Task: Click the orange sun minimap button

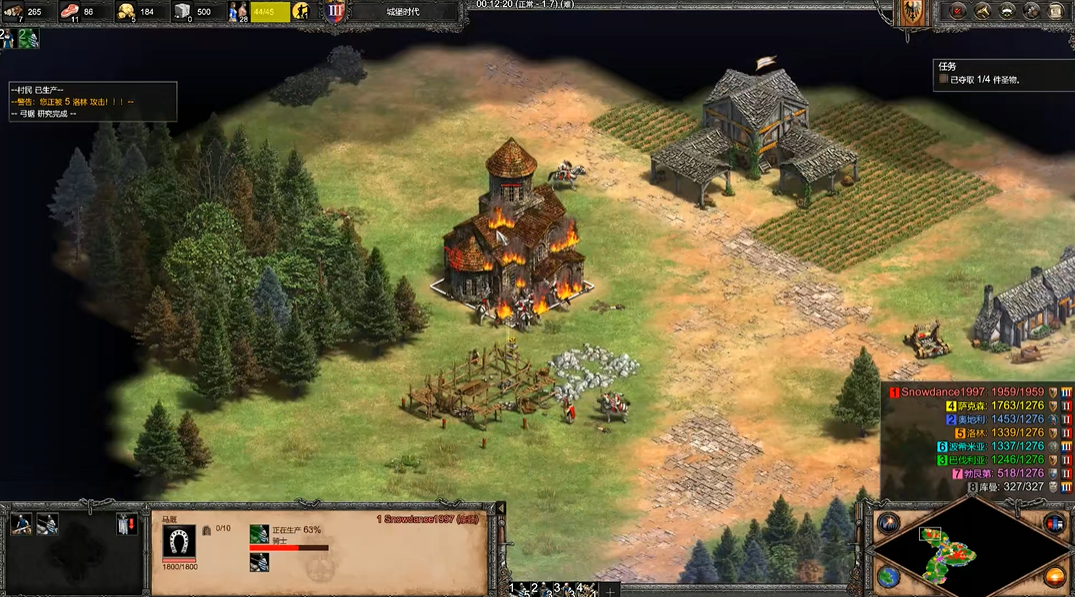Action: point(1054,577)
